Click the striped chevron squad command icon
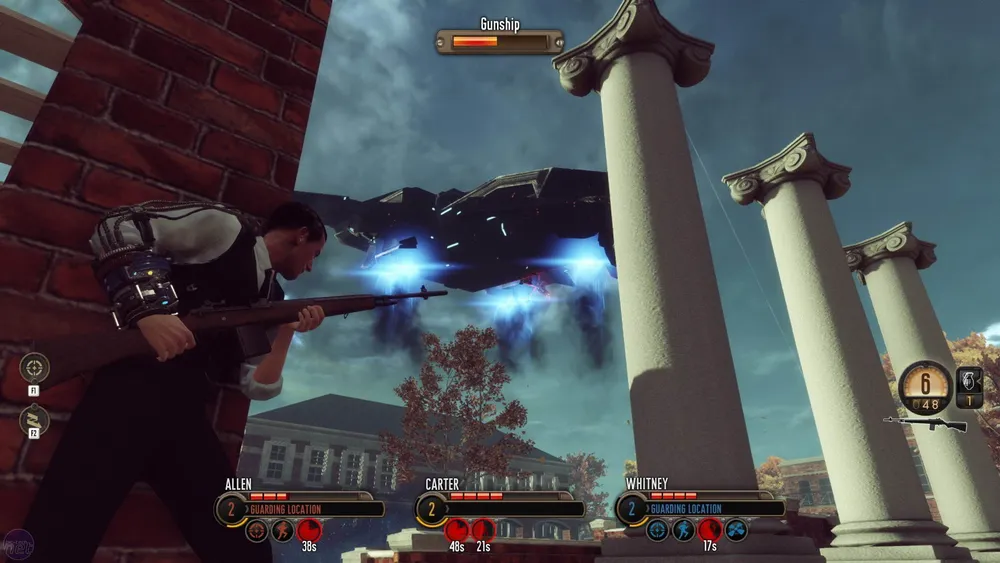 click(34, 419)
